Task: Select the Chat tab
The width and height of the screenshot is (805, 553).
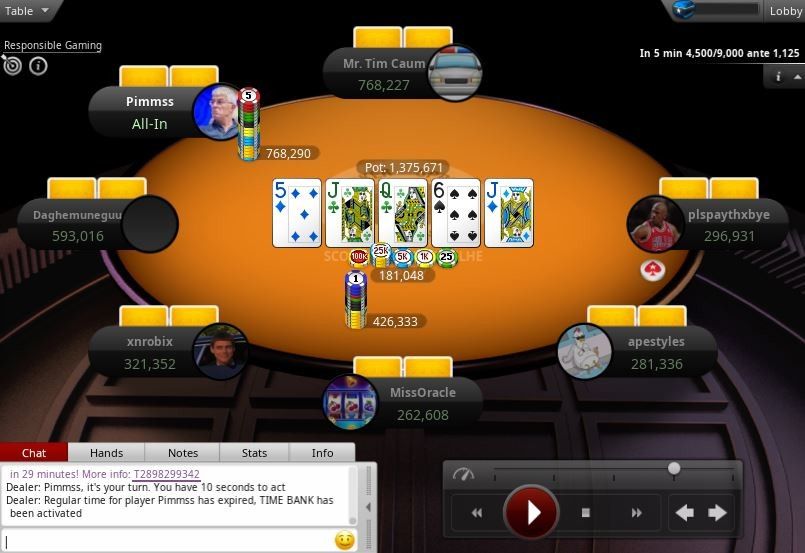Action: tap(34, 453)
